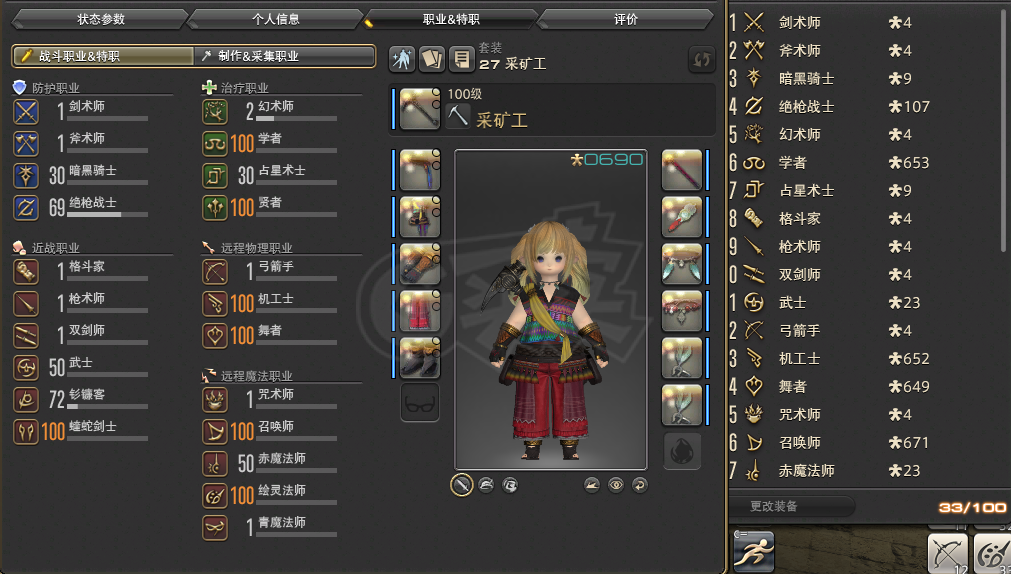Show the 评价 tab
Screen dimensions: 1011x574
pos(626,19)
